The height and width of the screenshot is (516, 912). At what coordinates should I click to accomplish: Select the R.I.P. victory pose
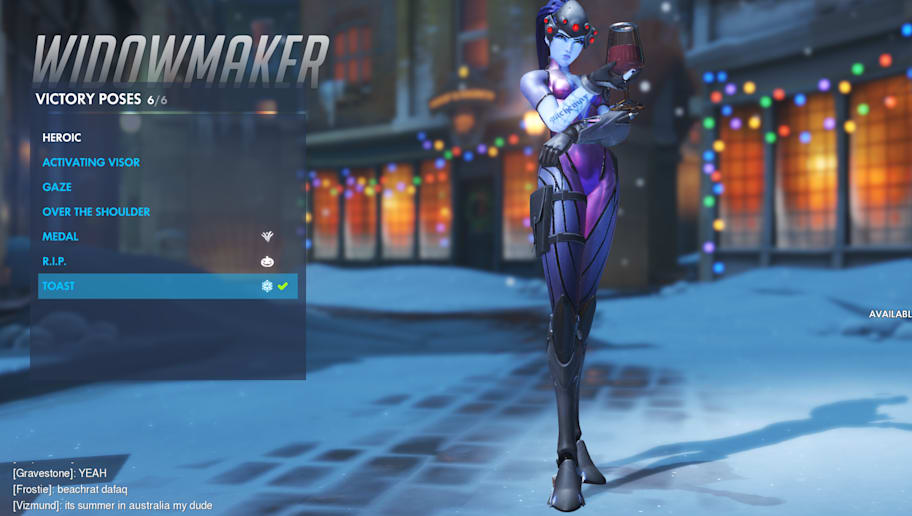(56, 261)
